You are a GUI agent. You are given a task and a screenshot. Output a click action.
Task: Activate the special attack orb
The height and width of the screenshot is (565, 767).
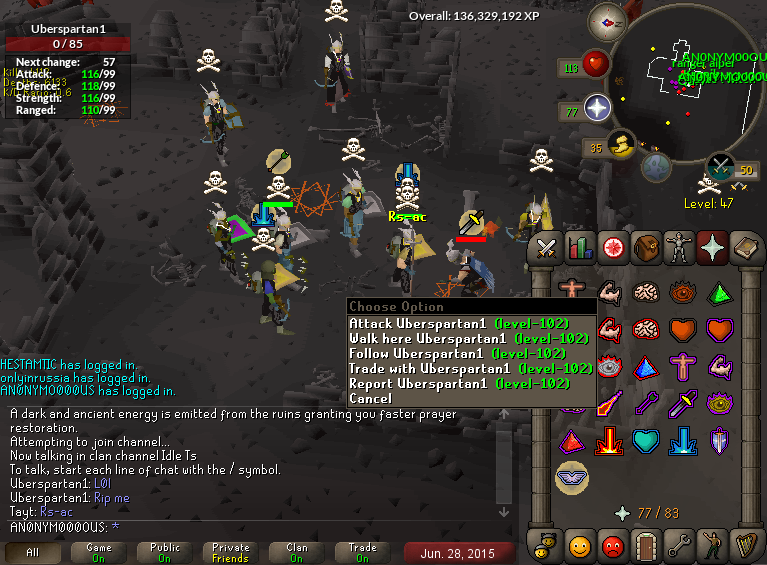(721, 167)
